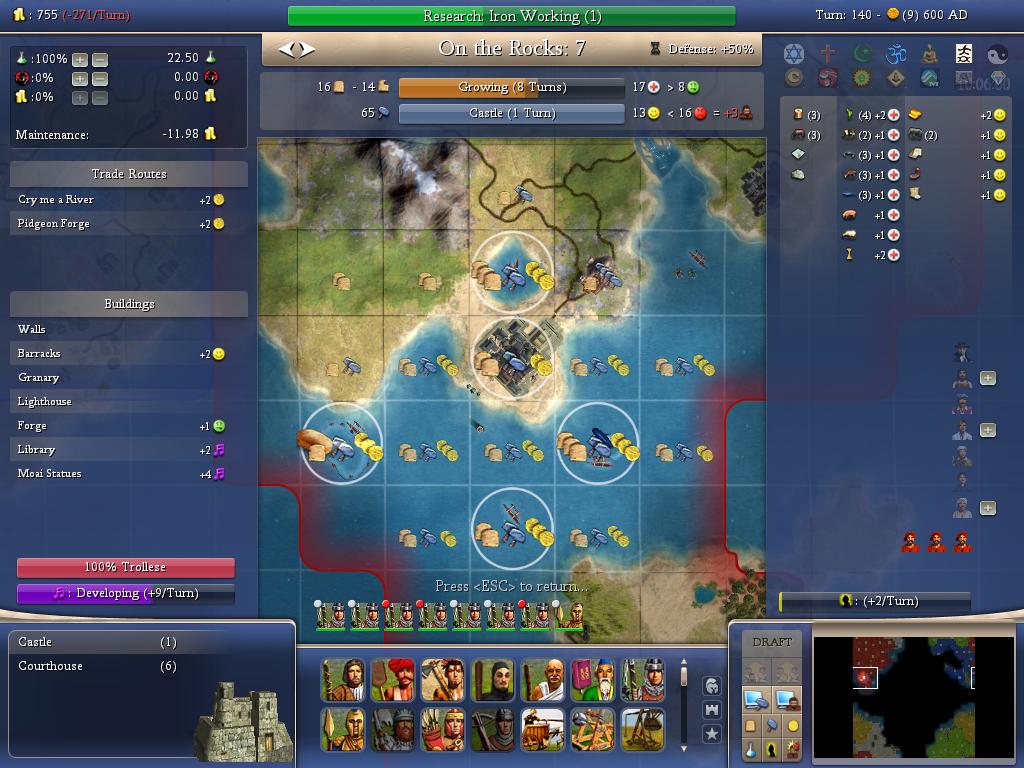Screen dimensions: 1024x768
Task: Open the Draft button panel
Action: click(x=771, y=642)
